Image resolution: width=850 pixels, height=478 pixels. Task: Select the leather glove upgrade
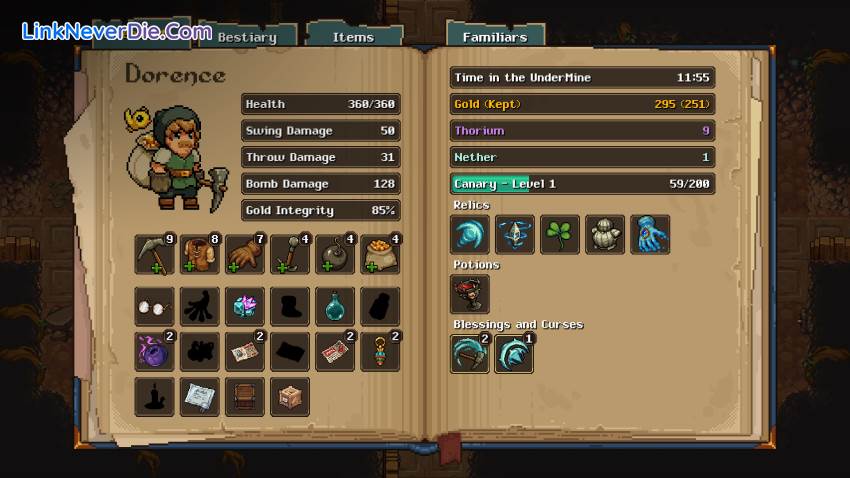(244, 254)
